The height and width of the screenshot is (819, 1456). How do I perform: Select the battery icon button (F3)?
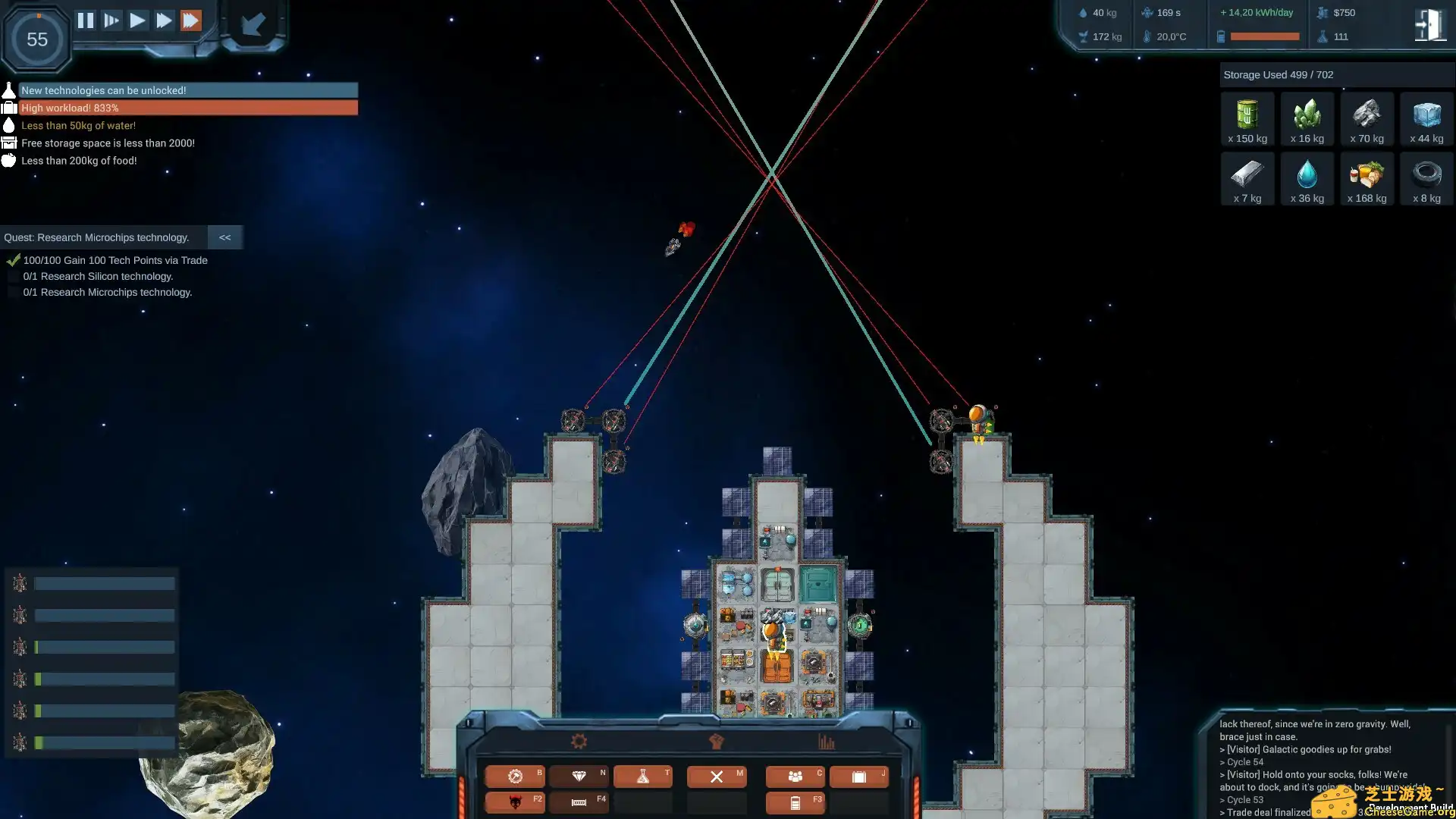coord(795,802)
